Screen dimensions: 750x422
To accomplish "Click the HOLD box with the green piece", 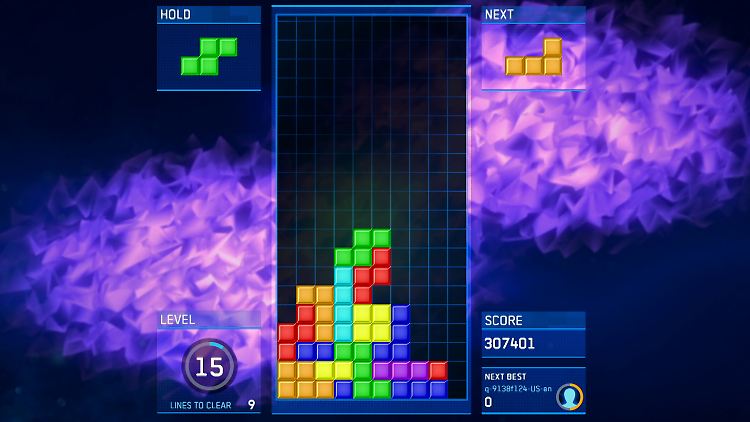I will coord(209,56).
